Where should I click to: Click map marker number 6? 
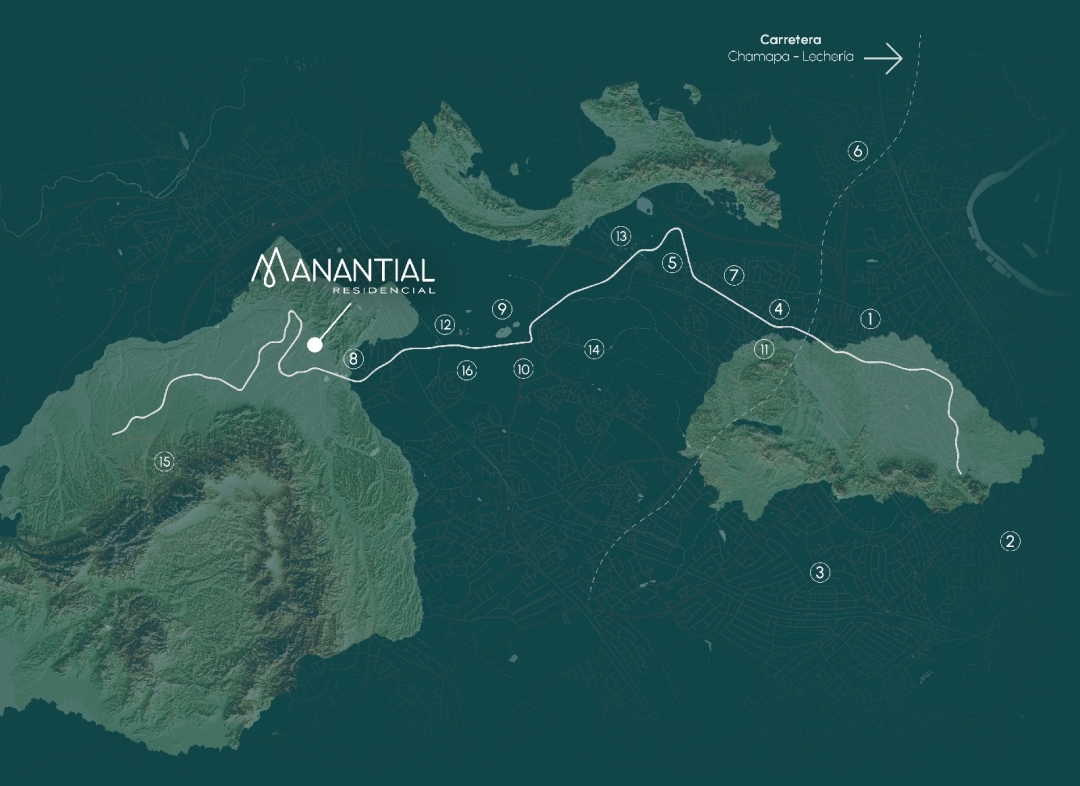pyautogui.click(x=857, y=151)
